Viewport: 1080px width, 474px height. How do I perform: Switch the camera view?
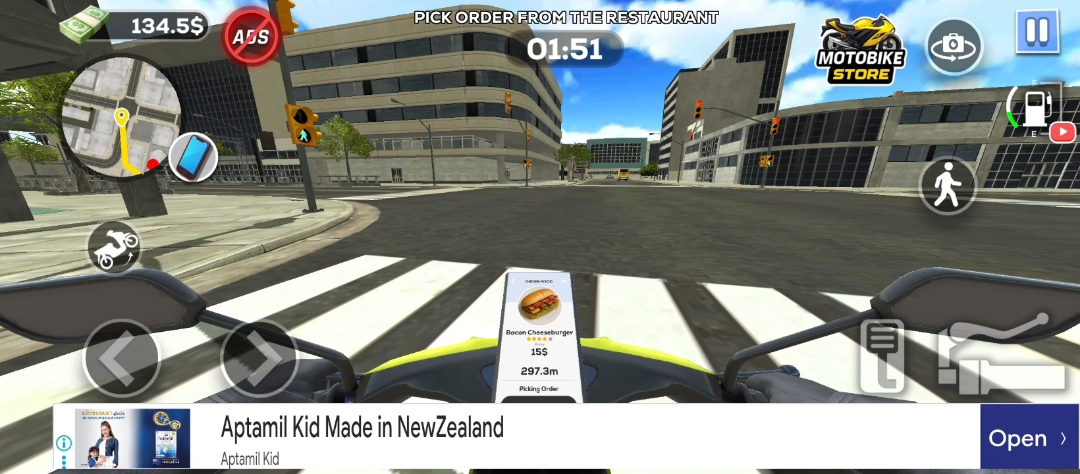(954, 46)
